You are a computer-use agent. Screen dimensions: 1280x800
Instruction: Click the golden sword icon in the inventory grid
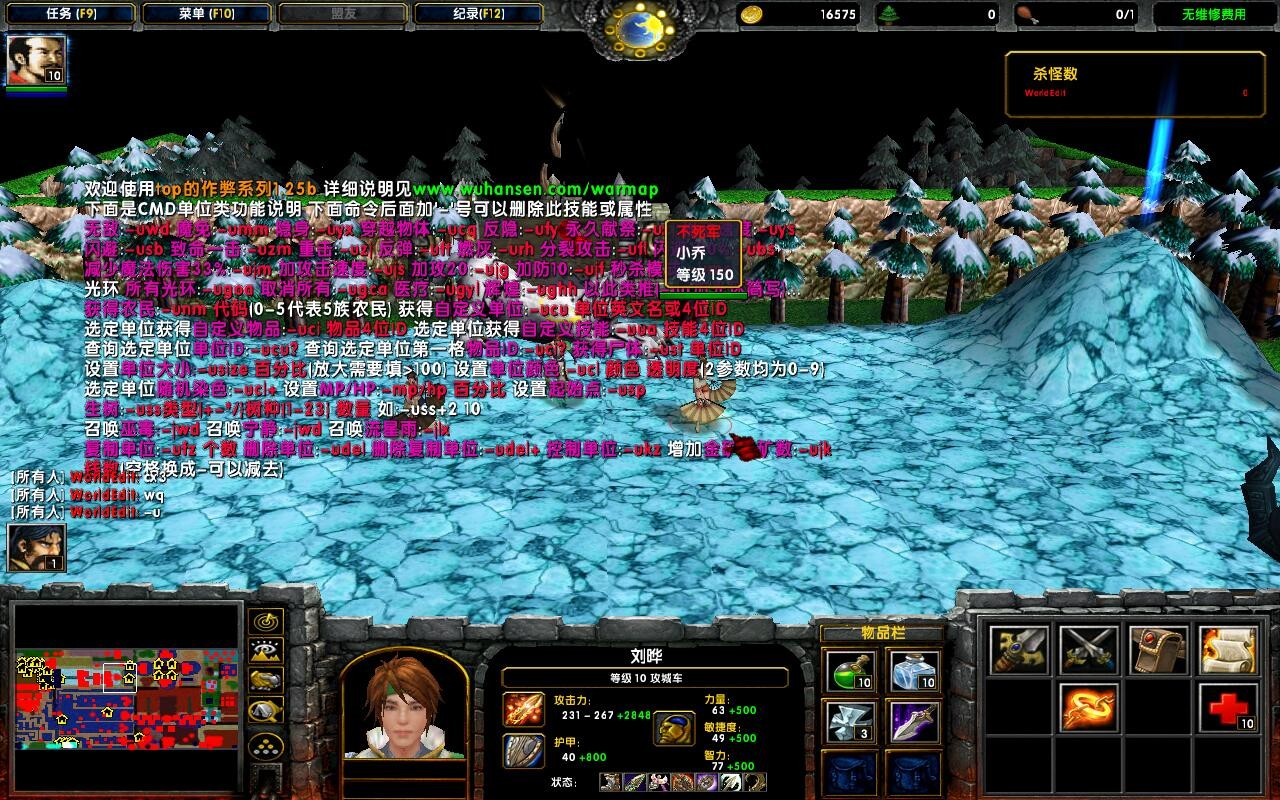tap(1020, 650)
